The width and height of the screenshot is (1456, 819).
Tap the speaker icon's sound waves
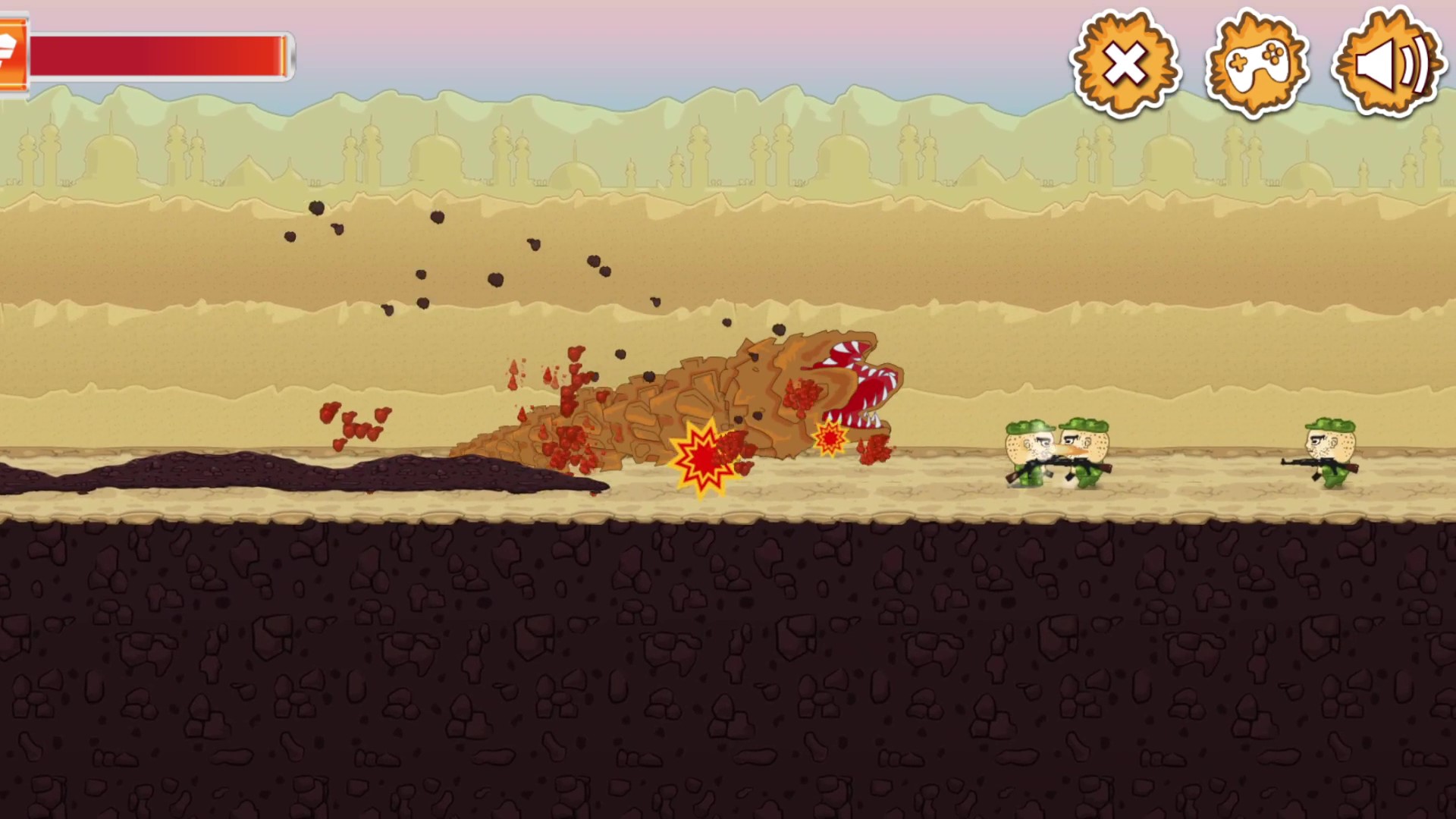[x=1412, y=64]
